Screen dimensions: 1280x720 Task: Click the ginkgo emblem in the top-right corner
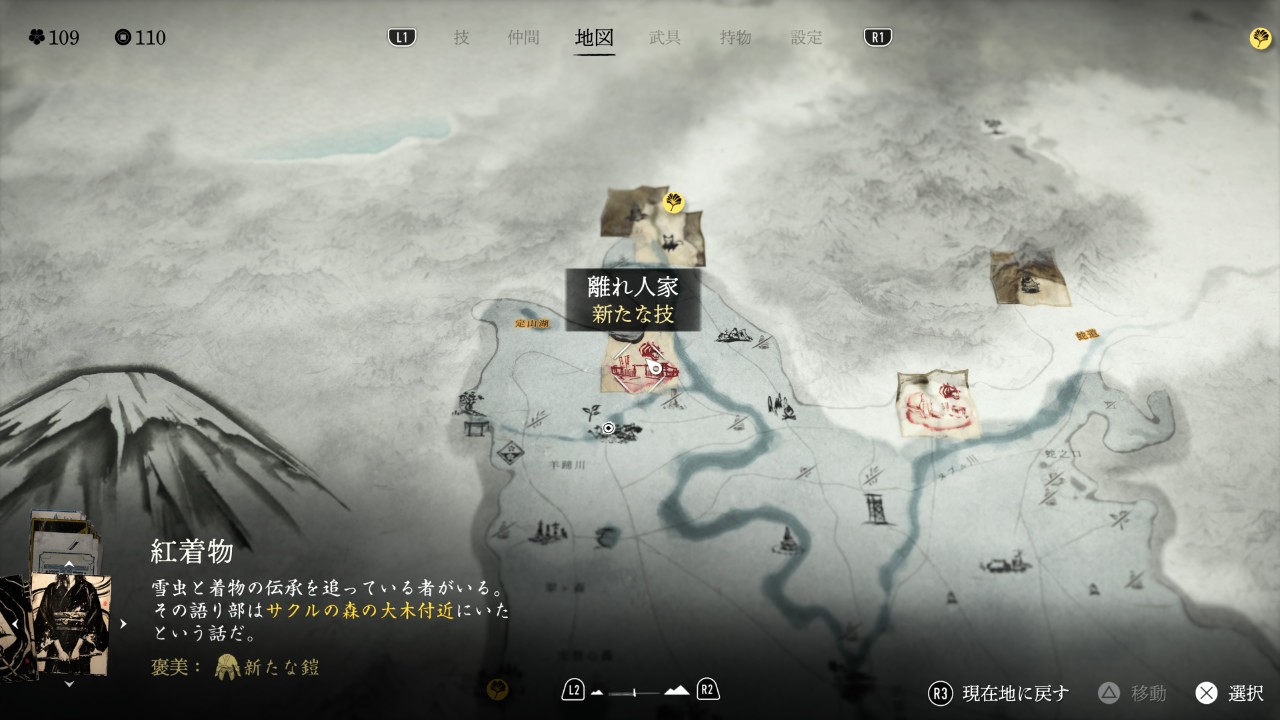pos(1260,38)
